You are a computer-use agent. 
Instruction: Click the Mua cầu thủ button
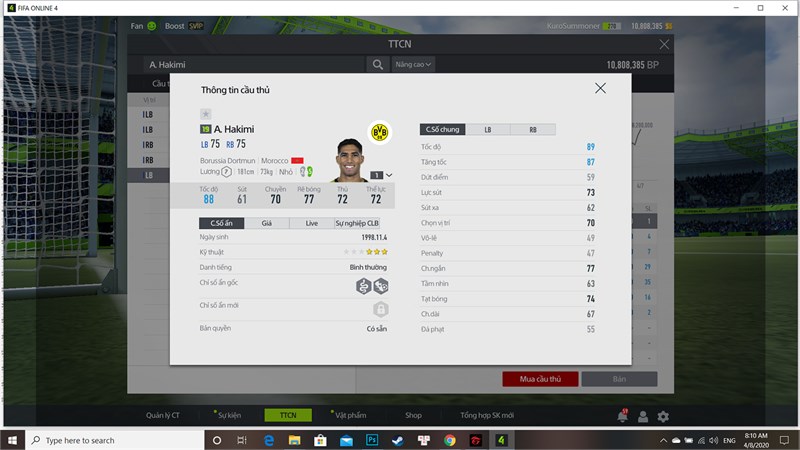click(x=539, y=379)
